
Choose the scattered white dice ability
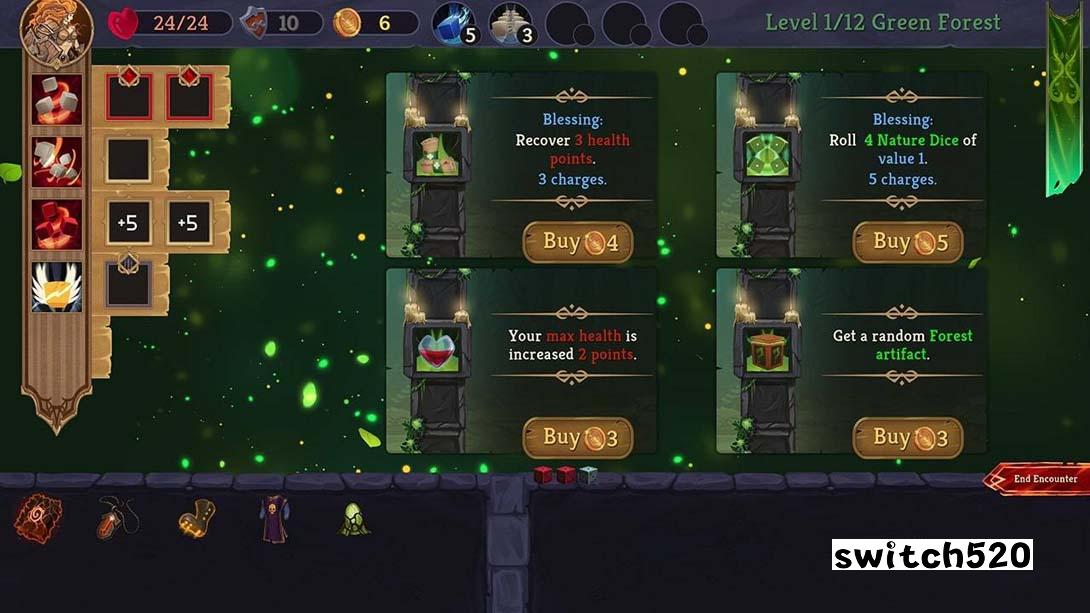tap(56, 161)
